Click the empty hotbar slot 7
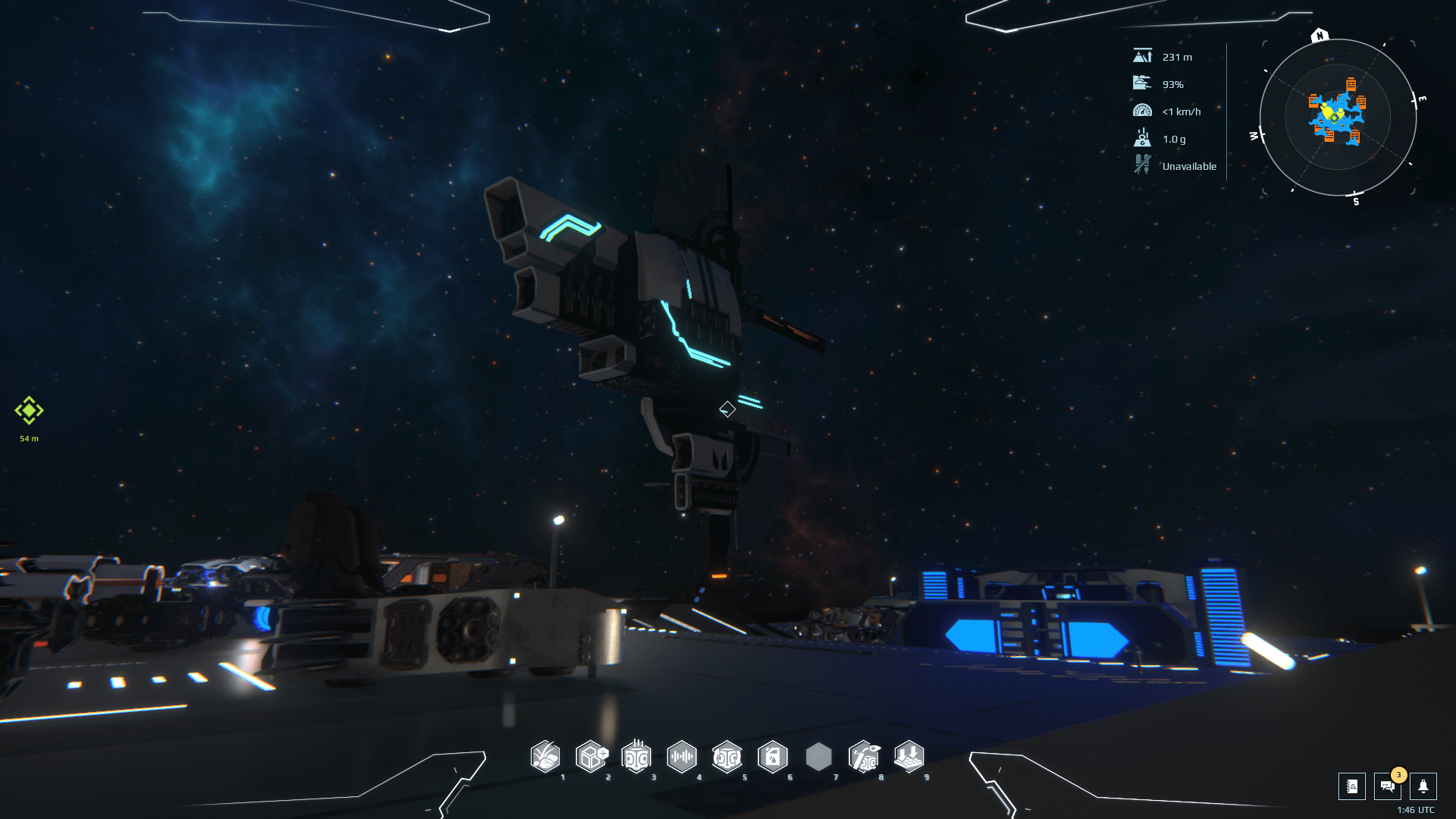Viewport: 1456px width, 819px height. click(820, 758)
